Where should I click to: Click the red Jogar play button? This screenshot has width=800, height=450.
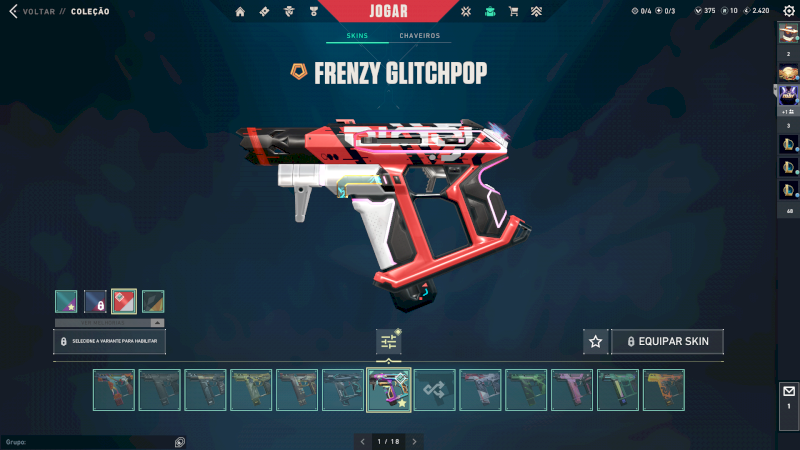coord(388,11)
